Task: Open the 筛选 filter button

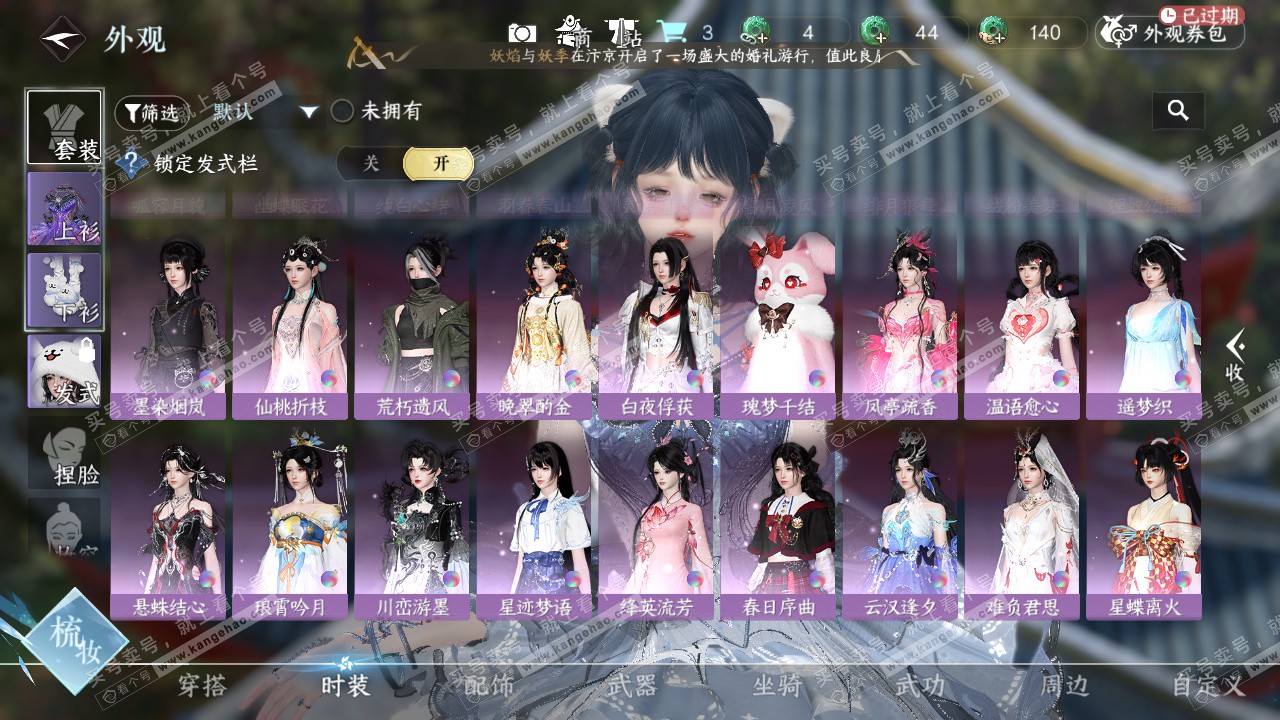Action: tap(152, 112)
